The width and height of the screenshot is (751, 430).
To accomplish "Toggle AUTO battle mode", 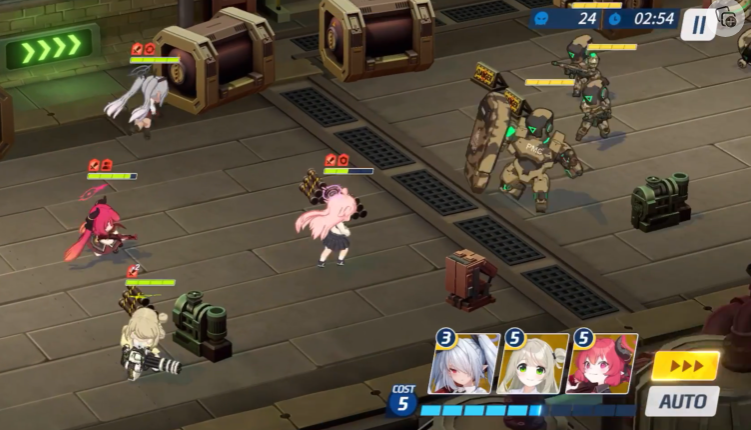I will (x=682, y=401).
